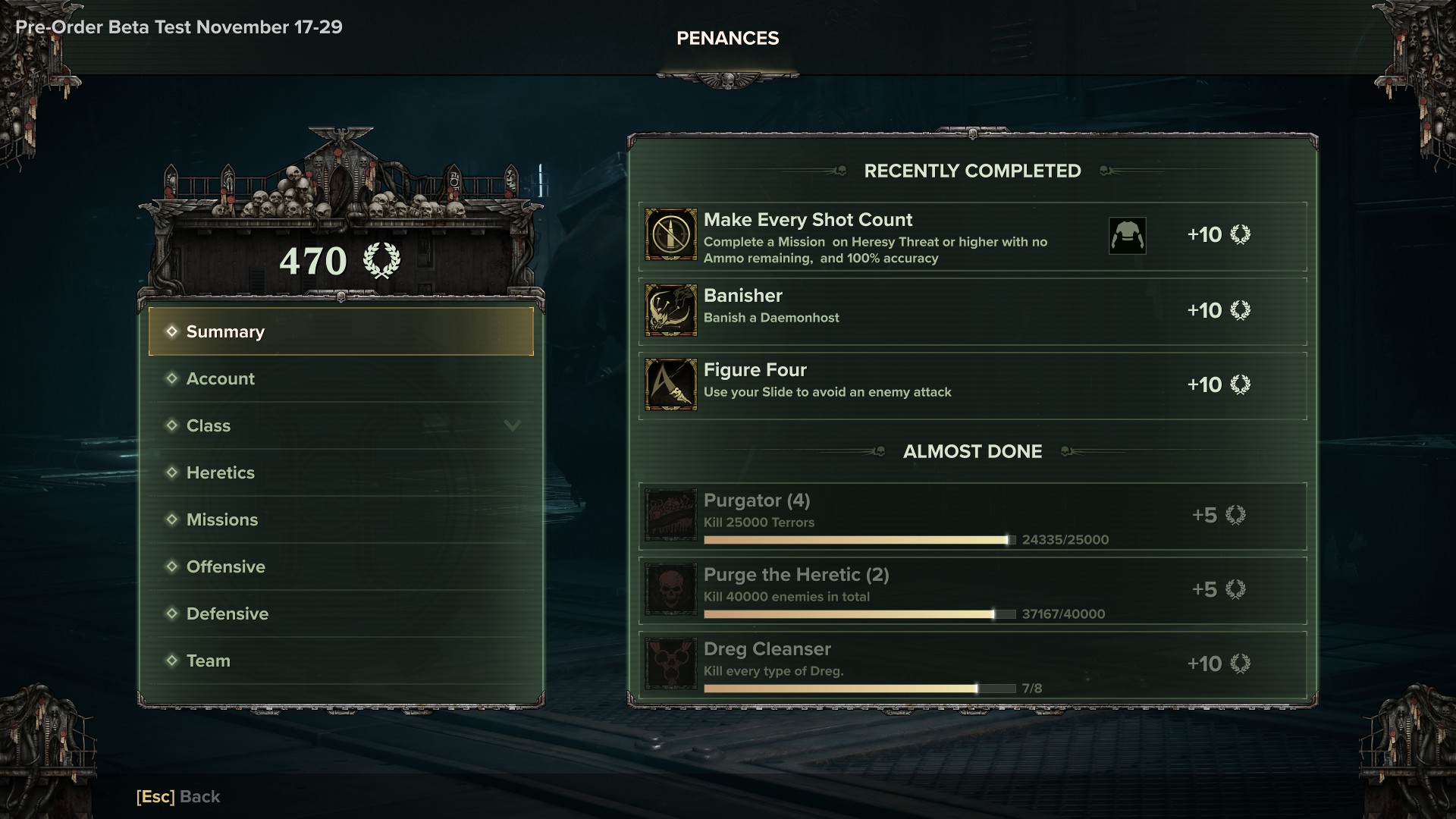
Task: Show the Missions penances
Action: (340, 519)
